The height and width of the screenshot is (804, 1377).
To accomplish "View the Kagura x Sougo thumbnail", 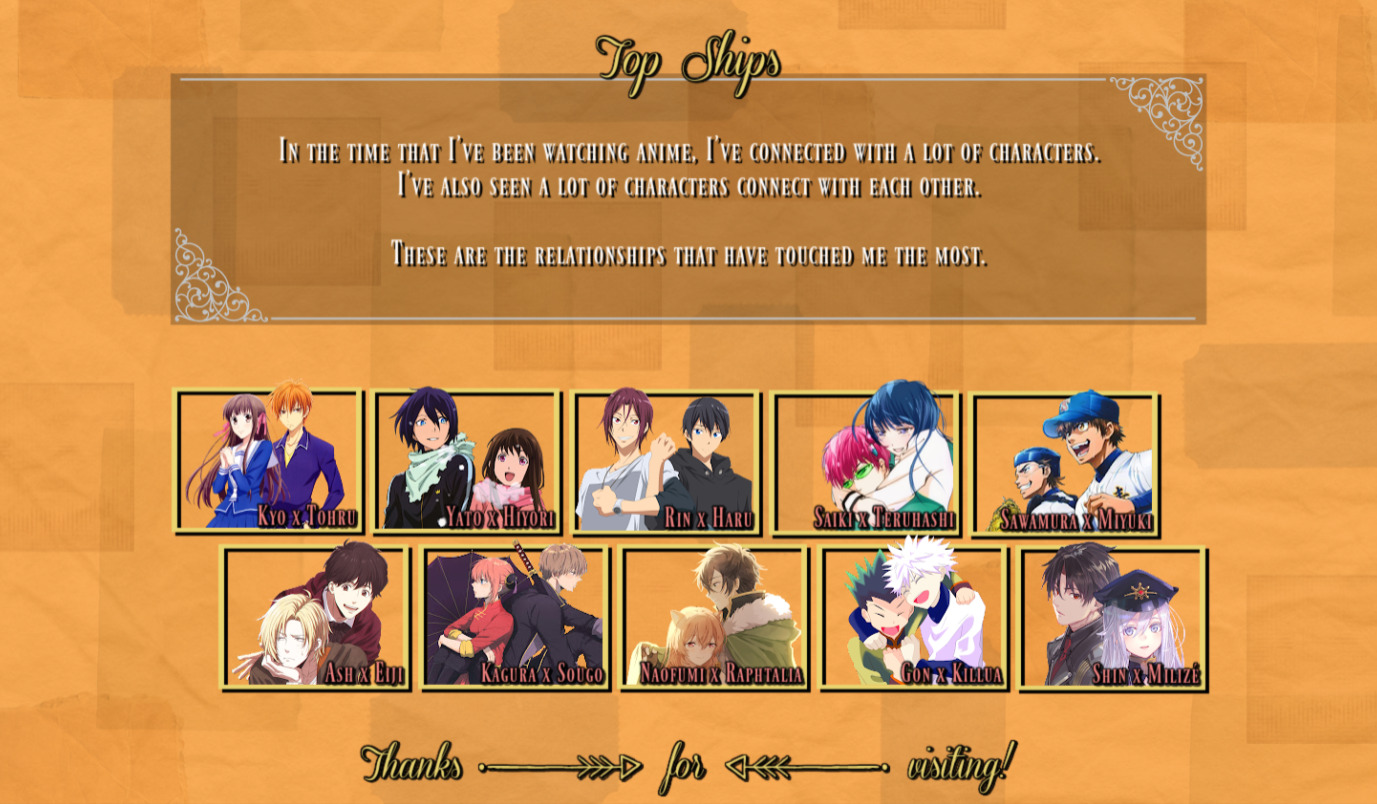I will pyautogui.click(x=515, y=617).
